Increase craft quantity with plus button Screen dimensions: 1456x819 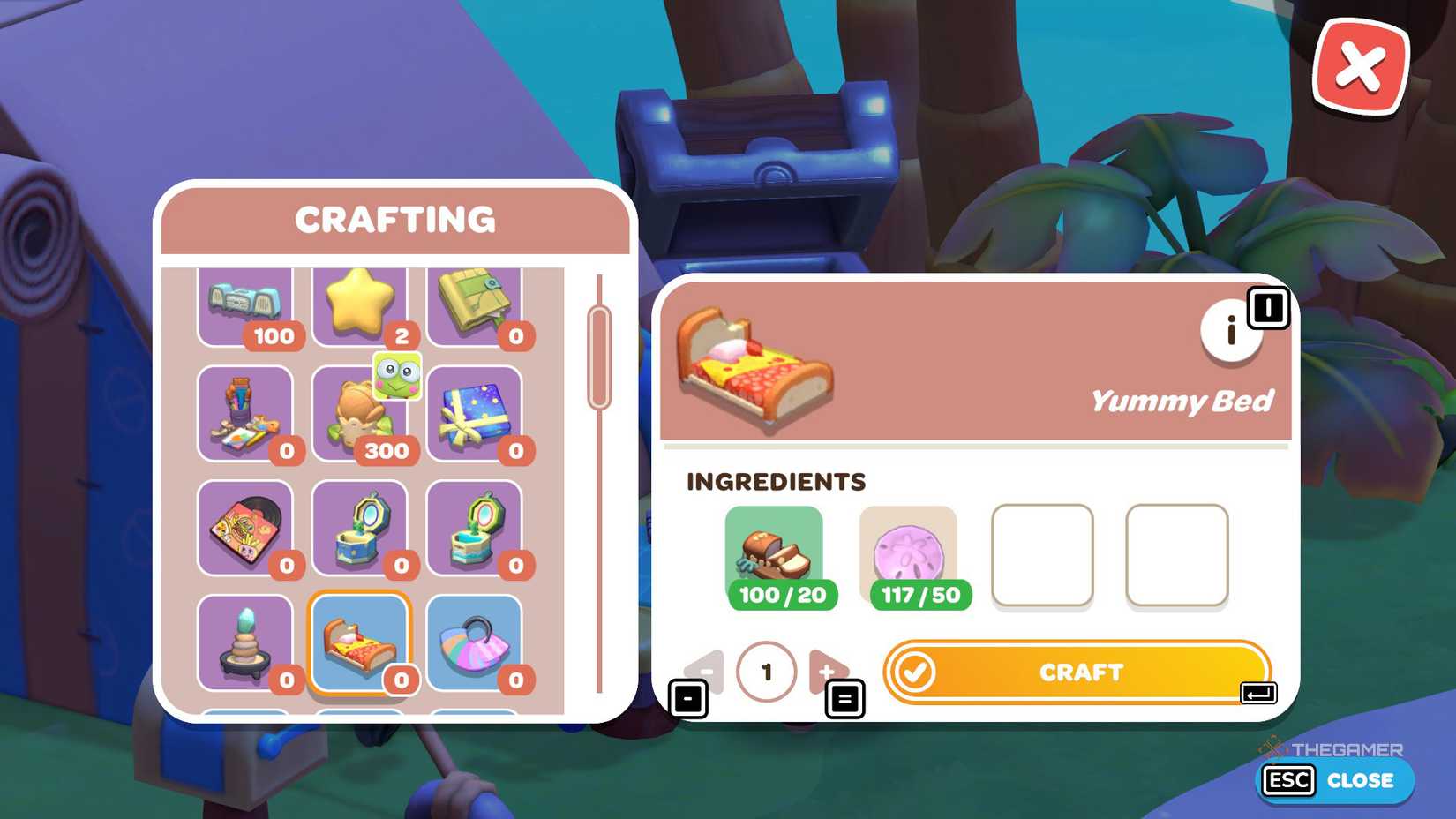827,672
